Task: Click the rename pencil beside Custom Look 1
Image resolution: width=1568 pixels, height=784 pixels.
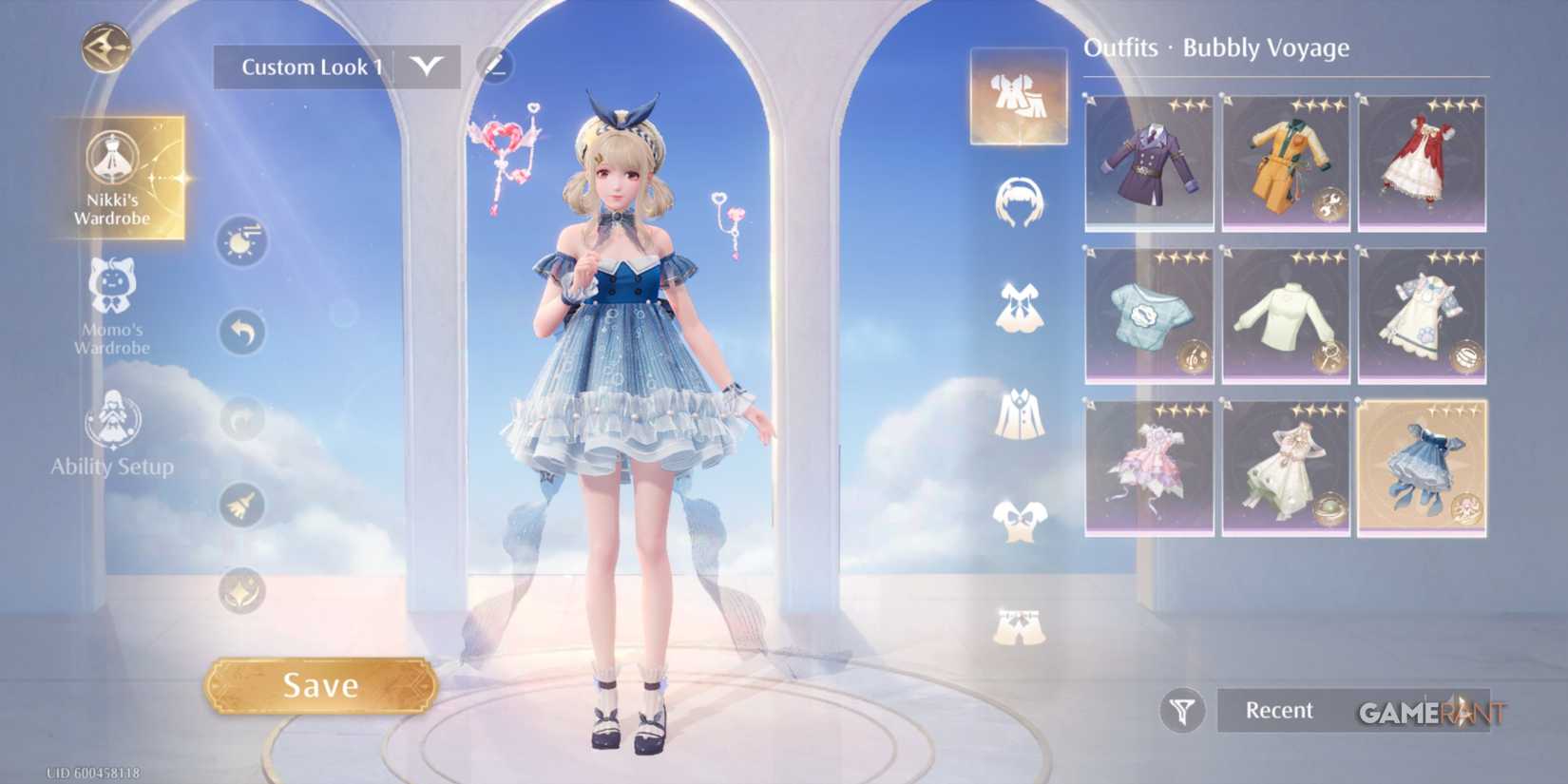Action: coord(493,66)
